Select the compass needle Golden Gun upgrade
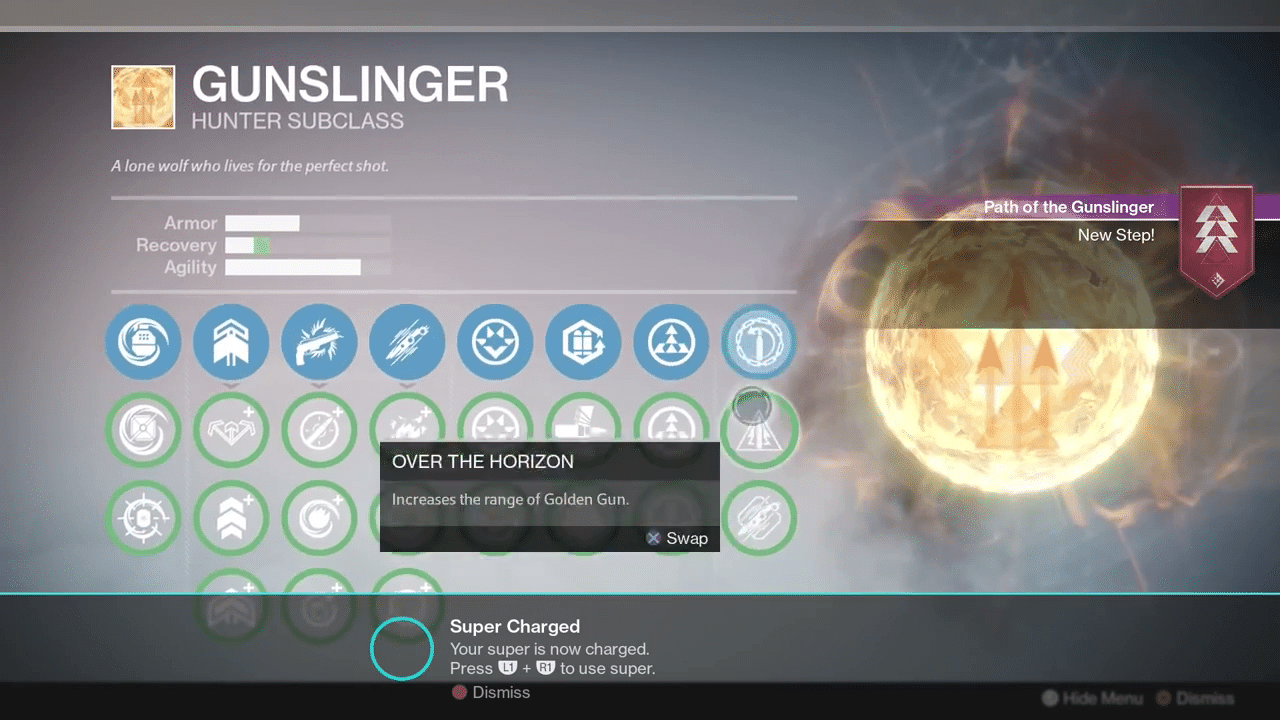This screenshot has height=720, width=1280. tap(319, 431)
